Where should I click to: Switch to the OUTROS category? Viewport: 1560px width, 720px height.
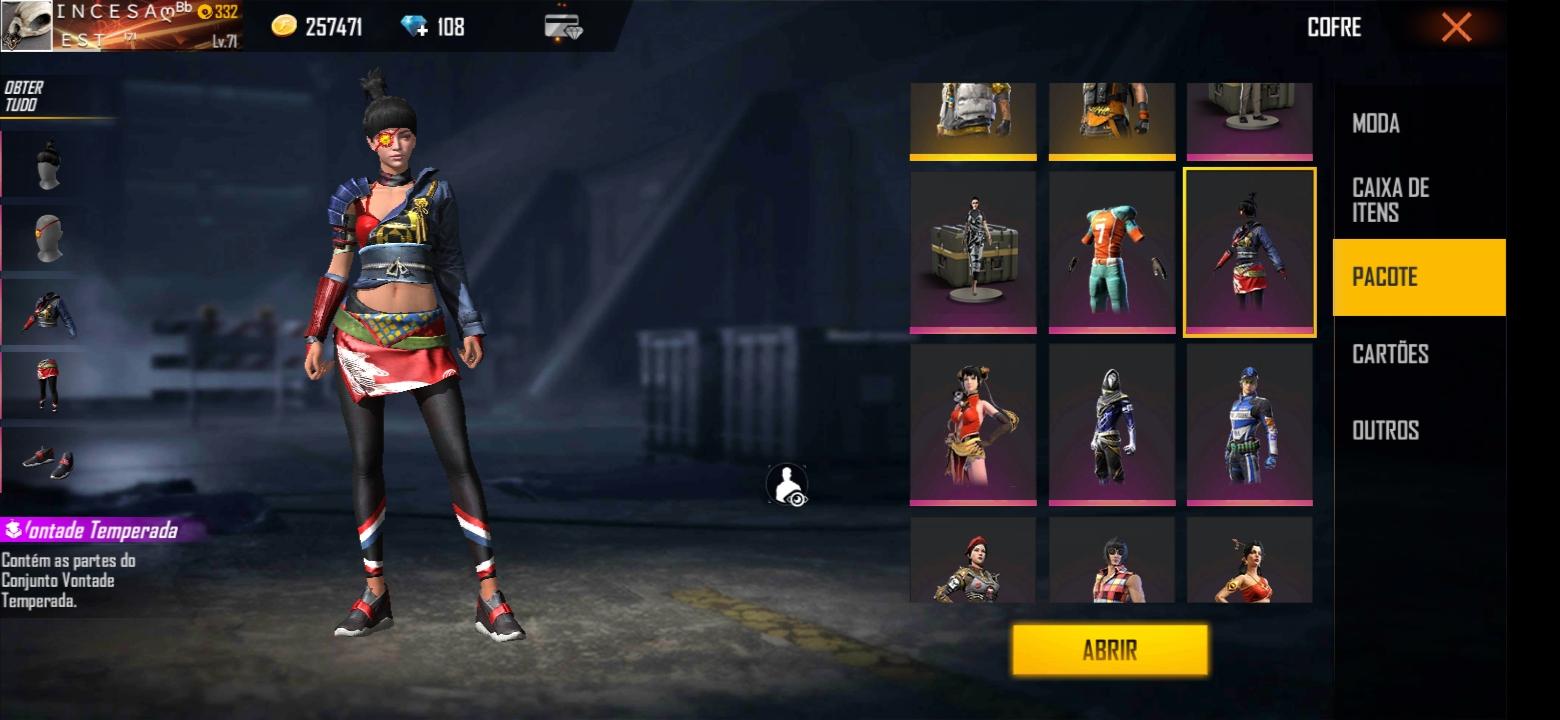[x=1385, y=430]
